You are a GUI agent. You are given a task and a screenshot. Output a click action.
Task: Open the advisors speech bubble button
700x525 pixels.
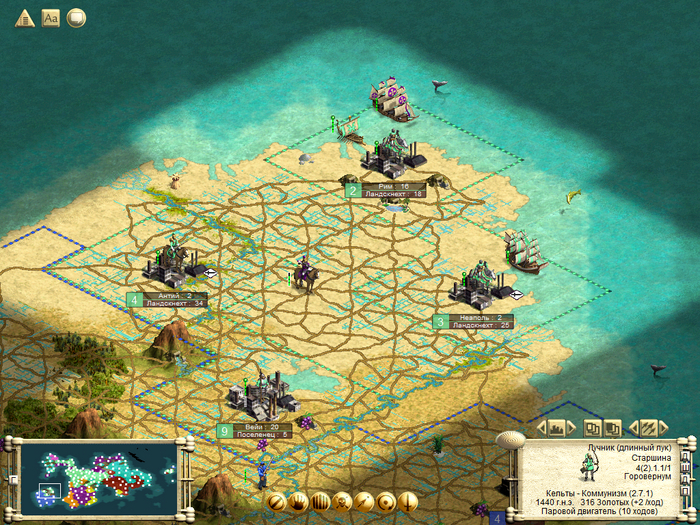click(76, 18)
